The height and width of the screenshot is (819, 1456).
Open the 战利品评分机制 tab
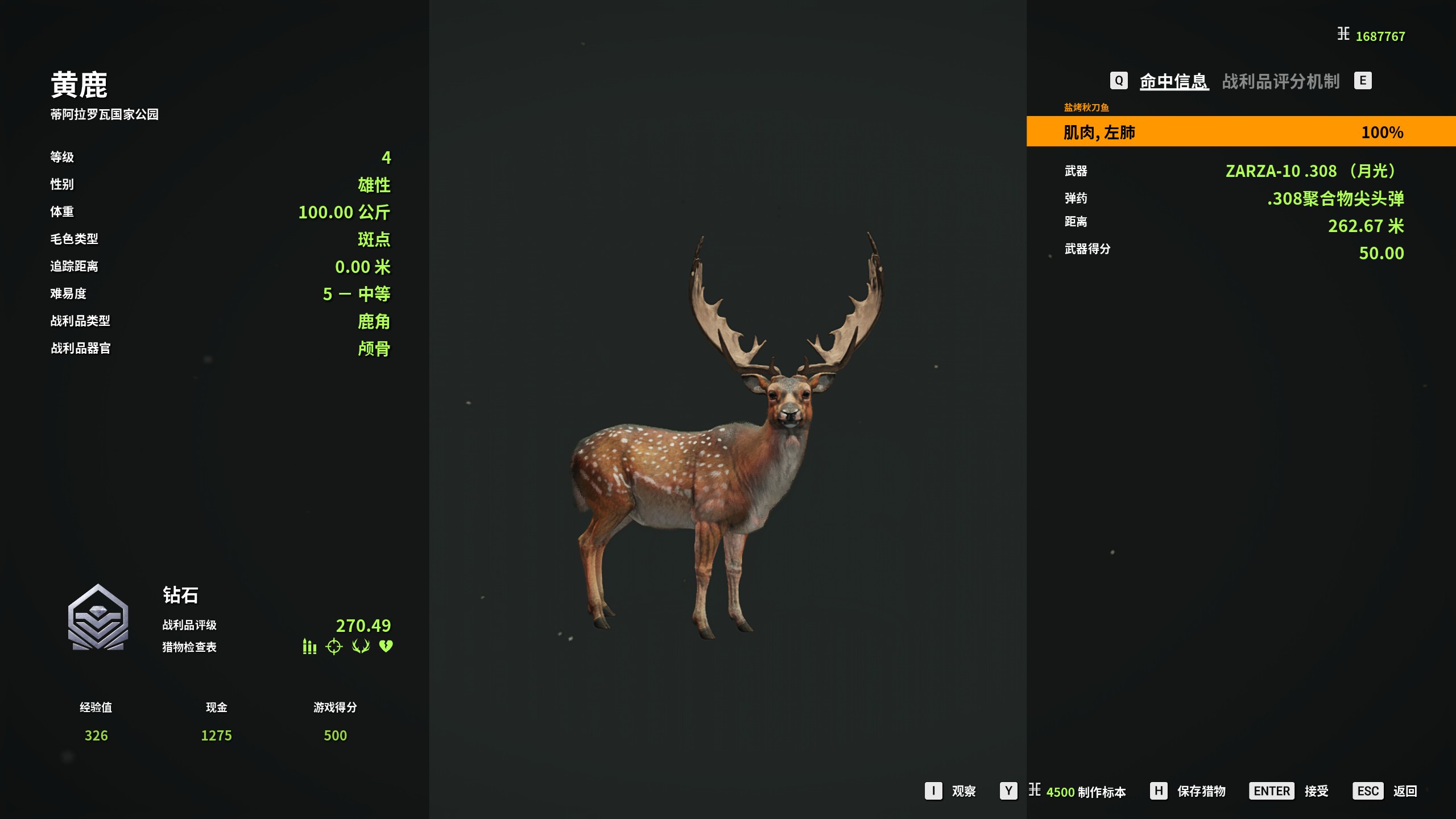pos(1280,81)
